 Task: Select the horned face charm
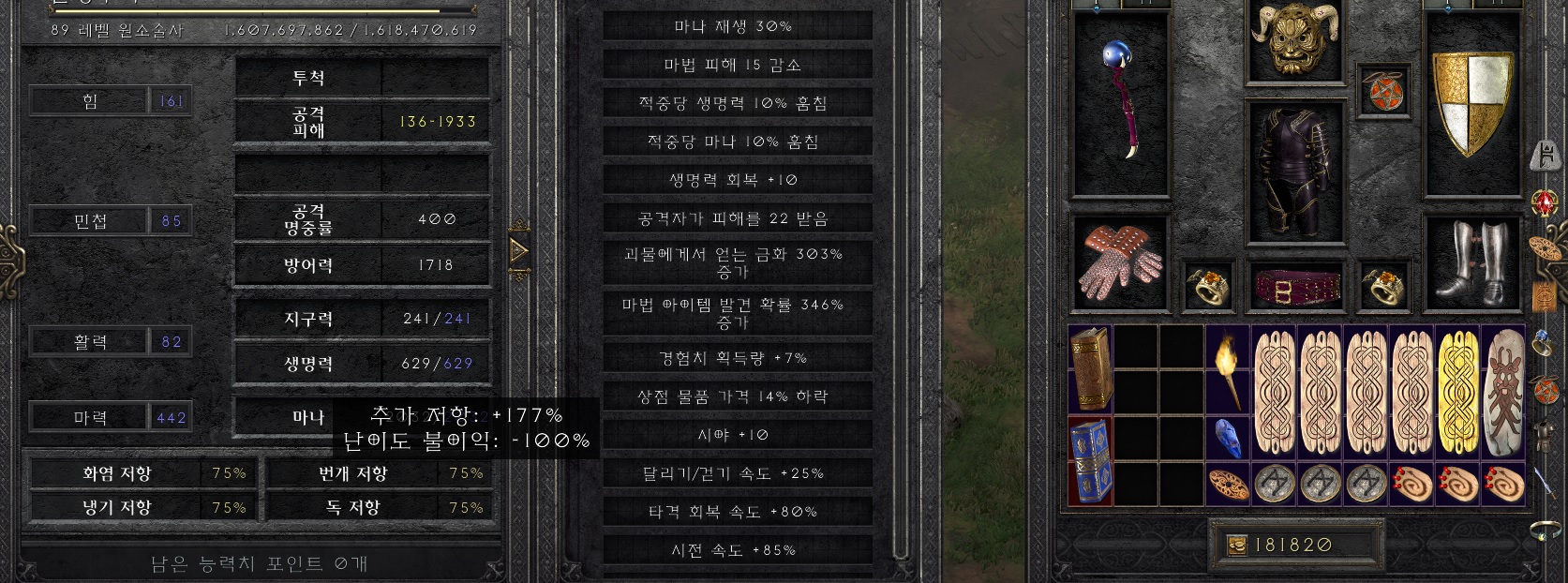click(1503, 392)
